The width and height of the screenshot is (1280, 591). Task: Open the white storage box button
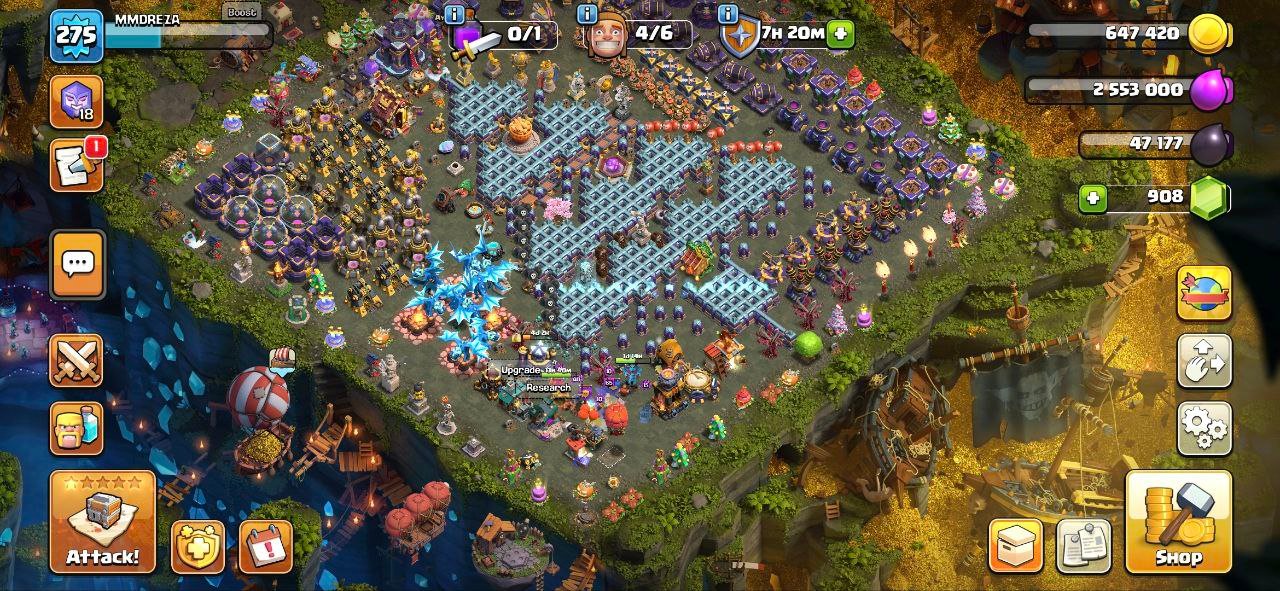pos(1016,546)
